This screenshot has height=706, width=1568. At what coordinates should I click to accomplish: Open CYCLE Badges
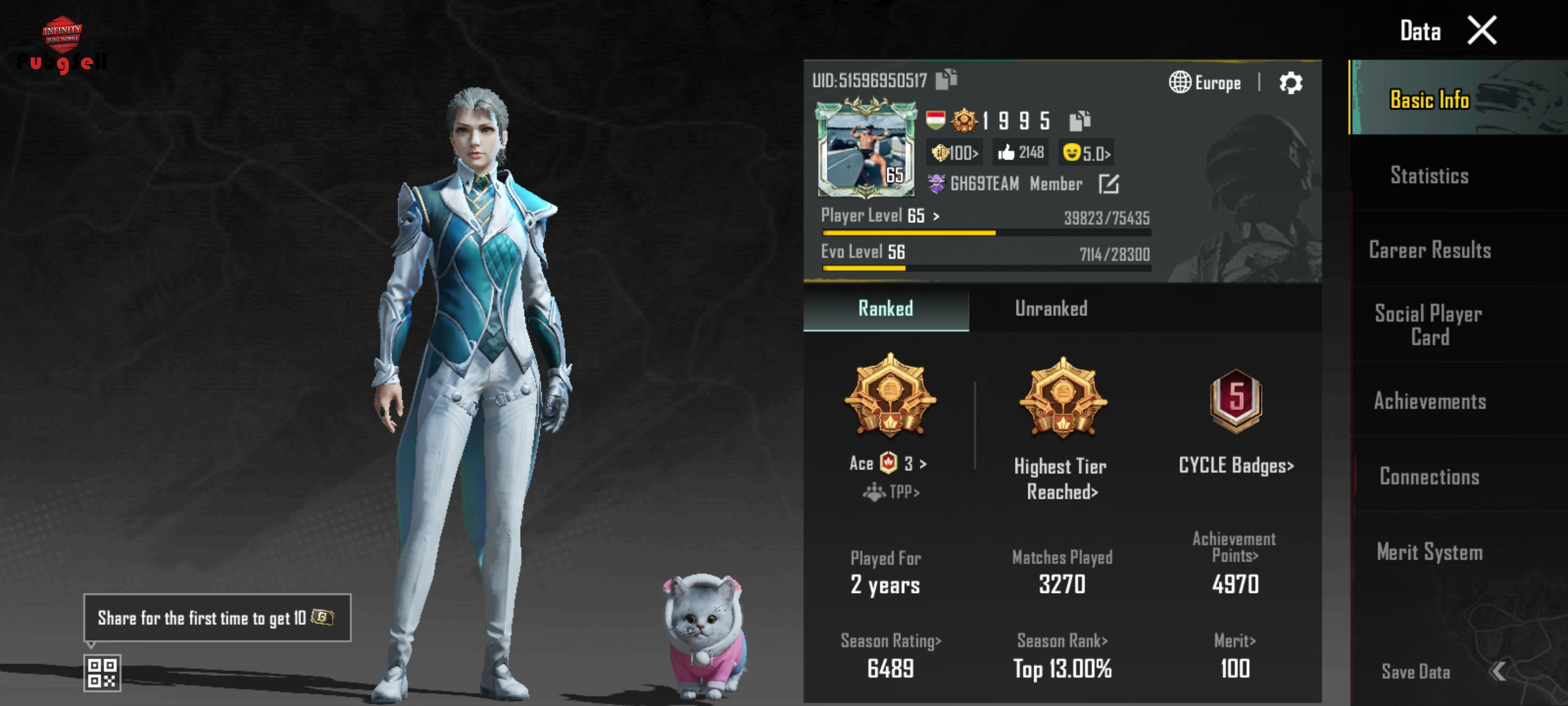tap(1235, 465)
